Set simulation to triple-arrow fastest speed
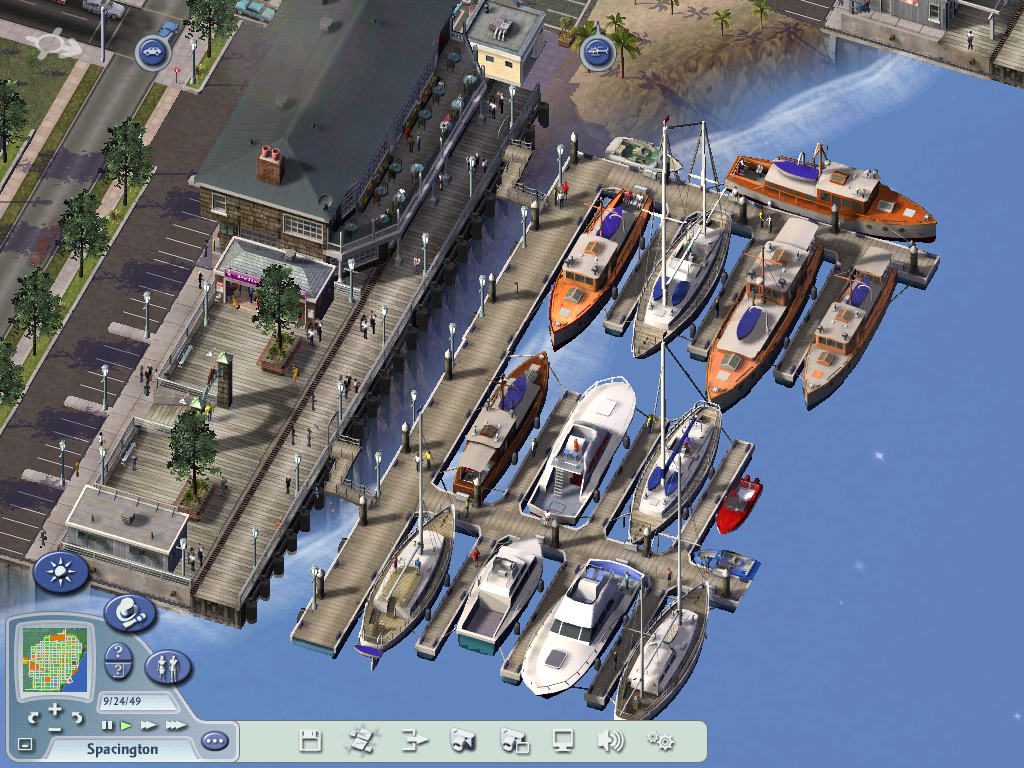1024x768 pixels. pos(174,724)
